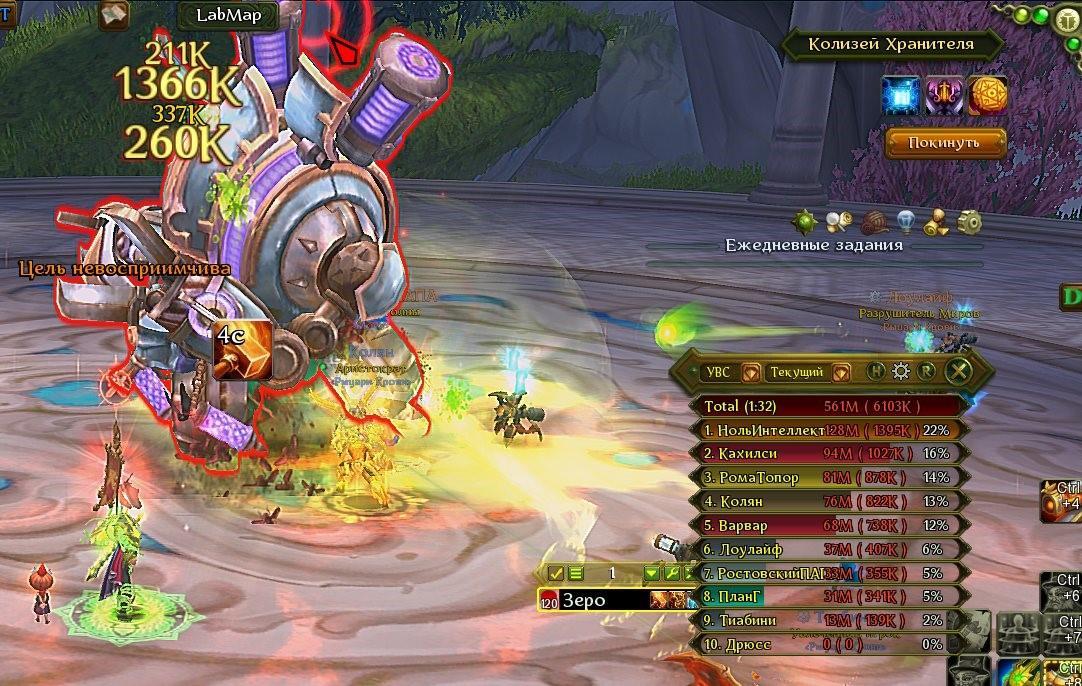1082x686 pixels.
Task: Open the Текущий fight selection dropdown
Action: (840, 372)
